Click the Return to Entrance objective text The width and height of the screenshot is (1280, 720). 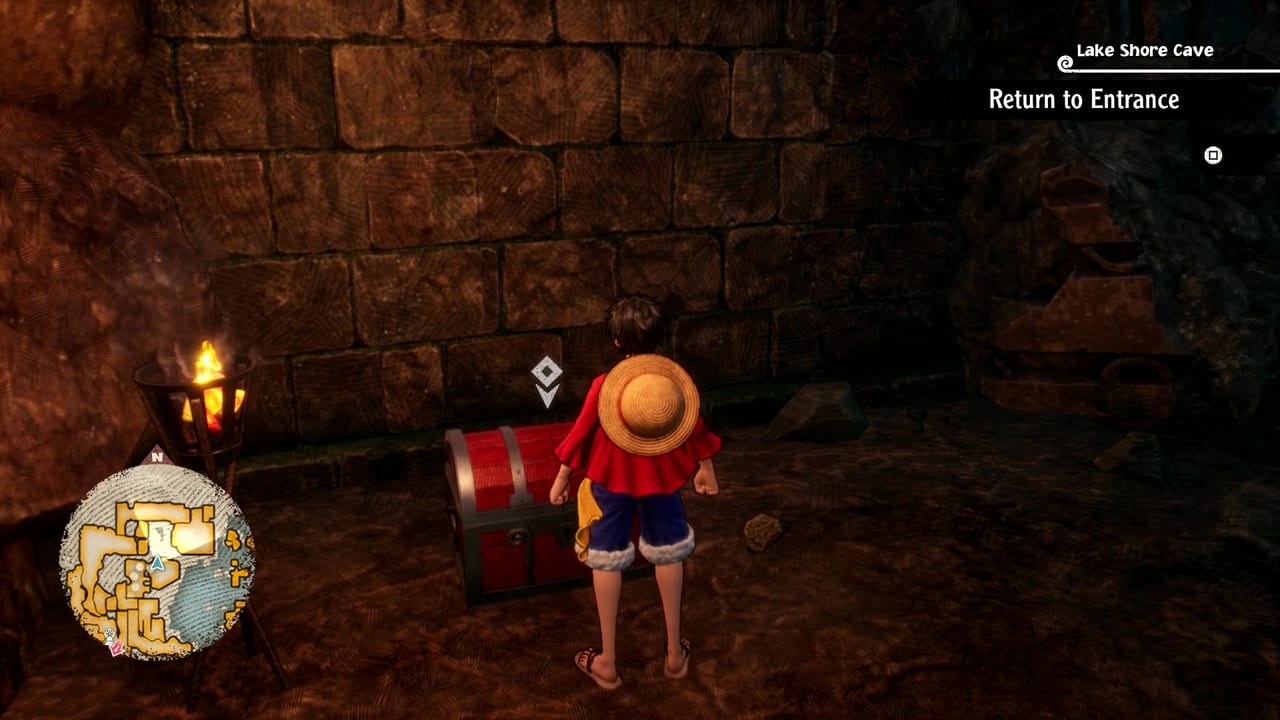point(1083,100)
